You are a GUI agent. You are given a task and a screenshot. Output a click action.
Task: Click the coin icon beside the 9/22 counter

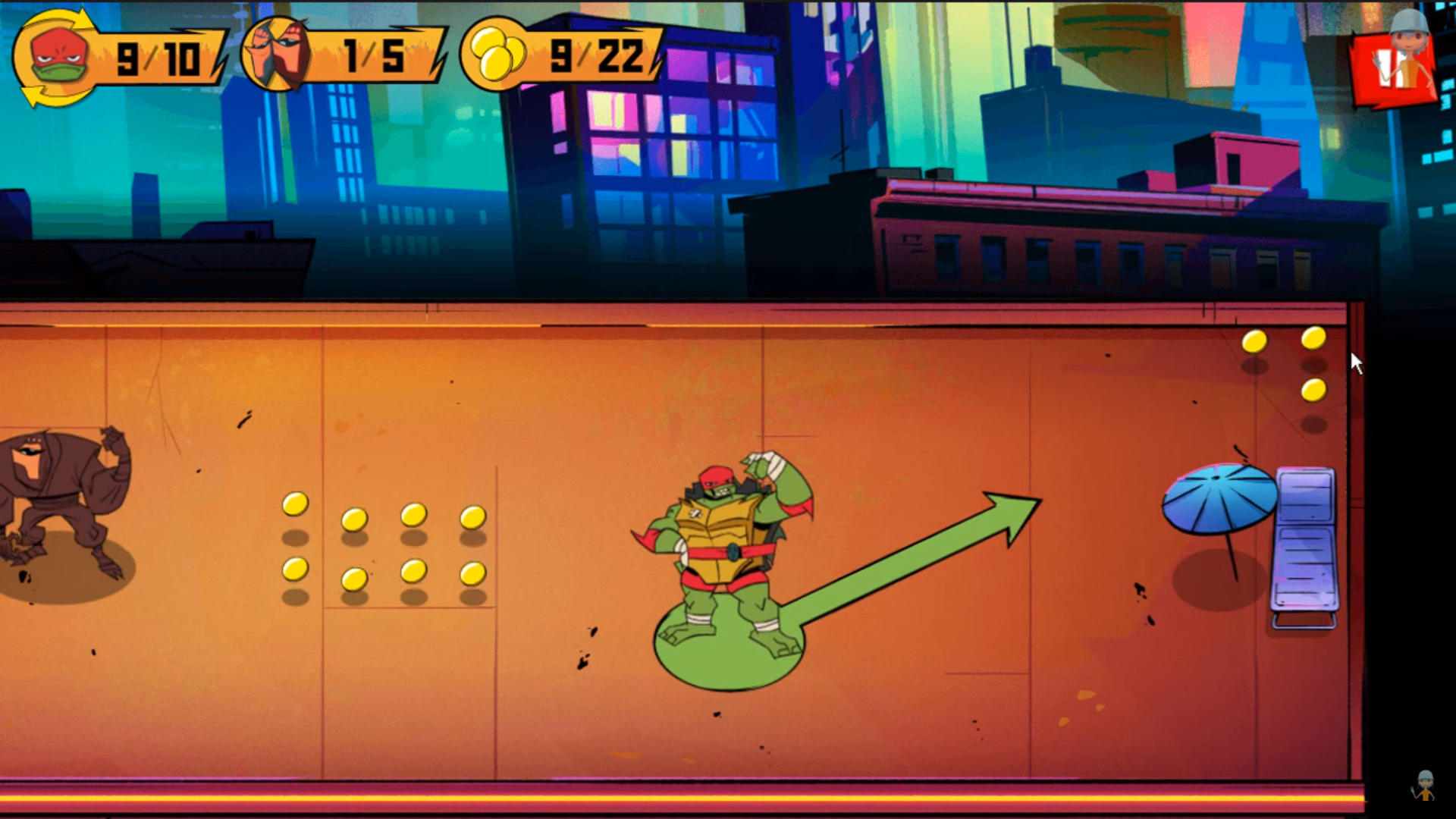click(500, 55)
